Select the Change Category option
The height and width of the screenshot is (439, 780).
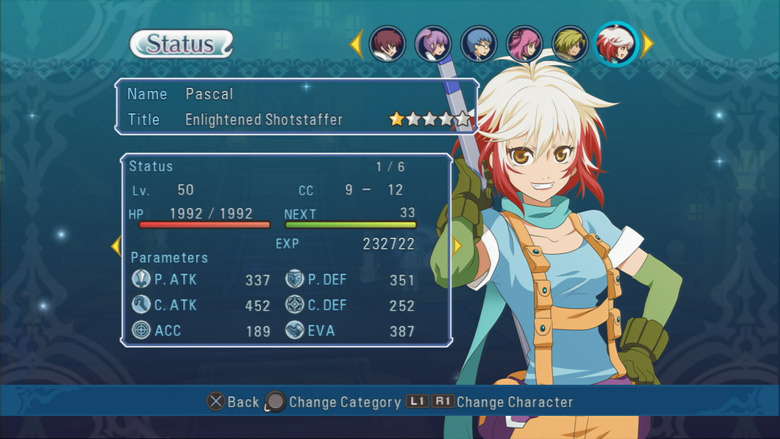click(x=333, y=402)
